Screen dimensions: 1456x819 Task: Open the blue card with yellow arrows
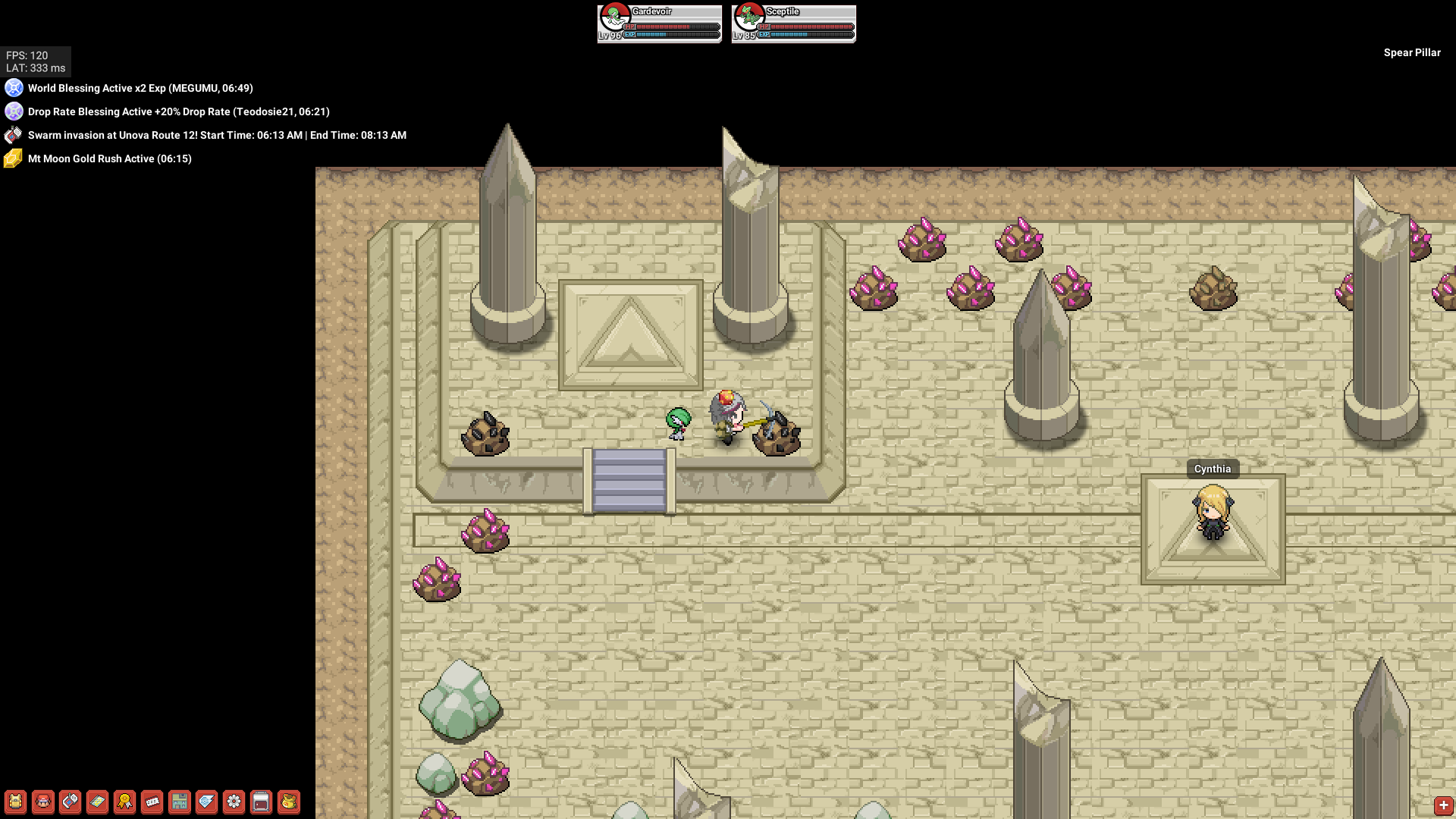[x=98, y=802]
